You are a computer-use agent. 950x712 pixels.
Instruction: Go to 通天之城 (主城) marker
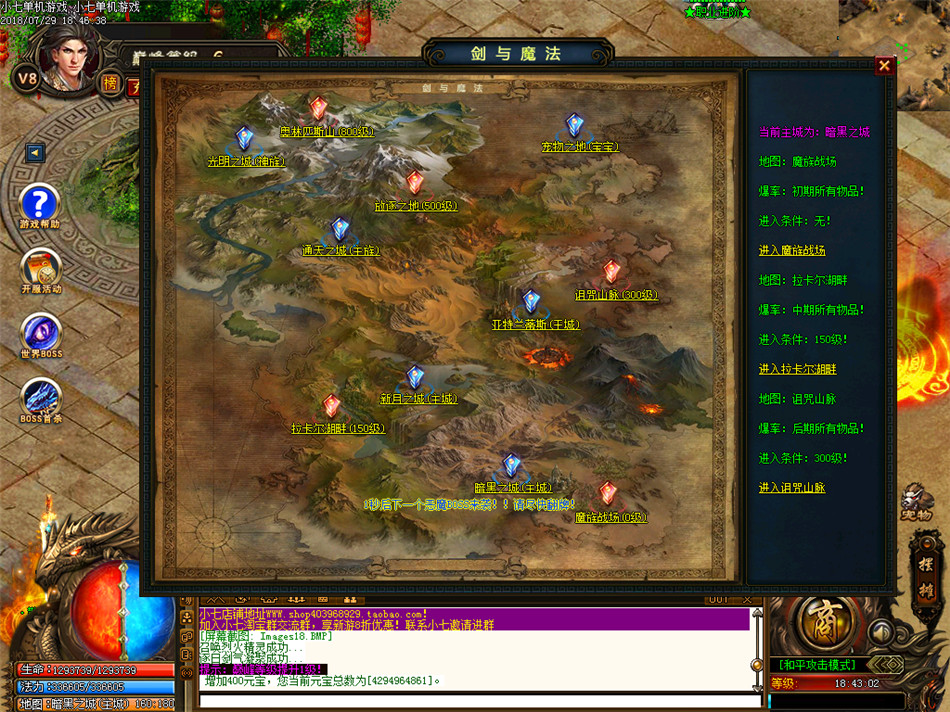tap(341, 230)
